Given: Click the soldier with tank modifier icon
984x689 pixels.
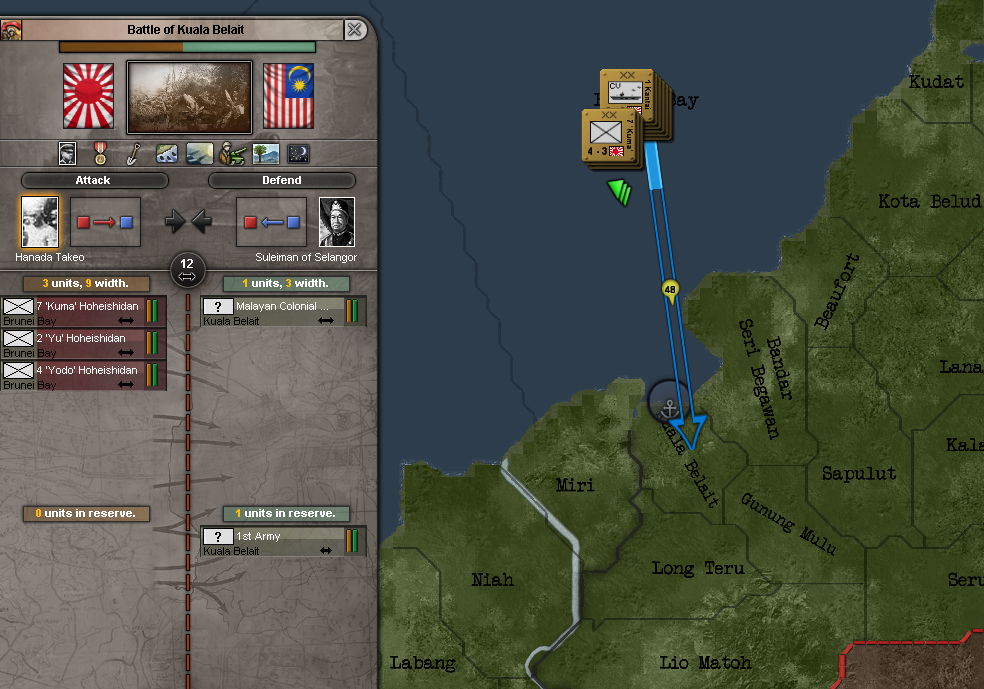Looking at the screenshot, I should coord(232,154).
